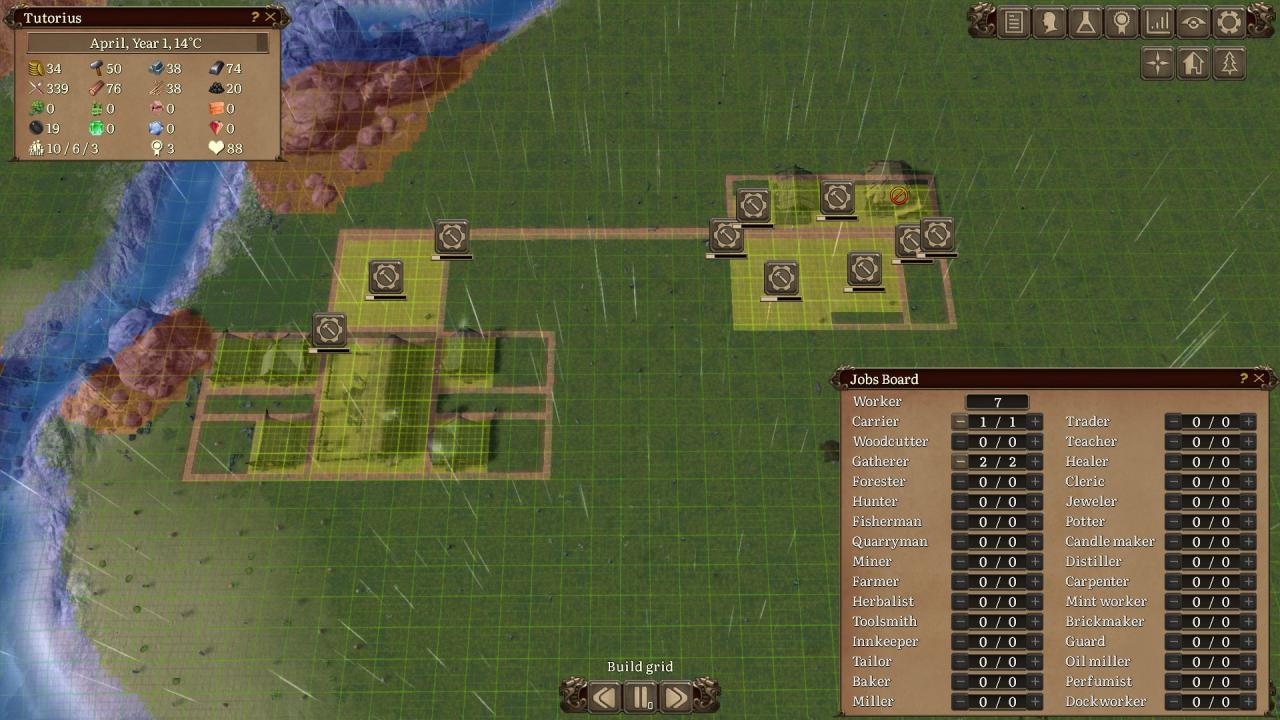Add a Hunter to the jobs
The image size is (1280, 720).
(1035, 502)
